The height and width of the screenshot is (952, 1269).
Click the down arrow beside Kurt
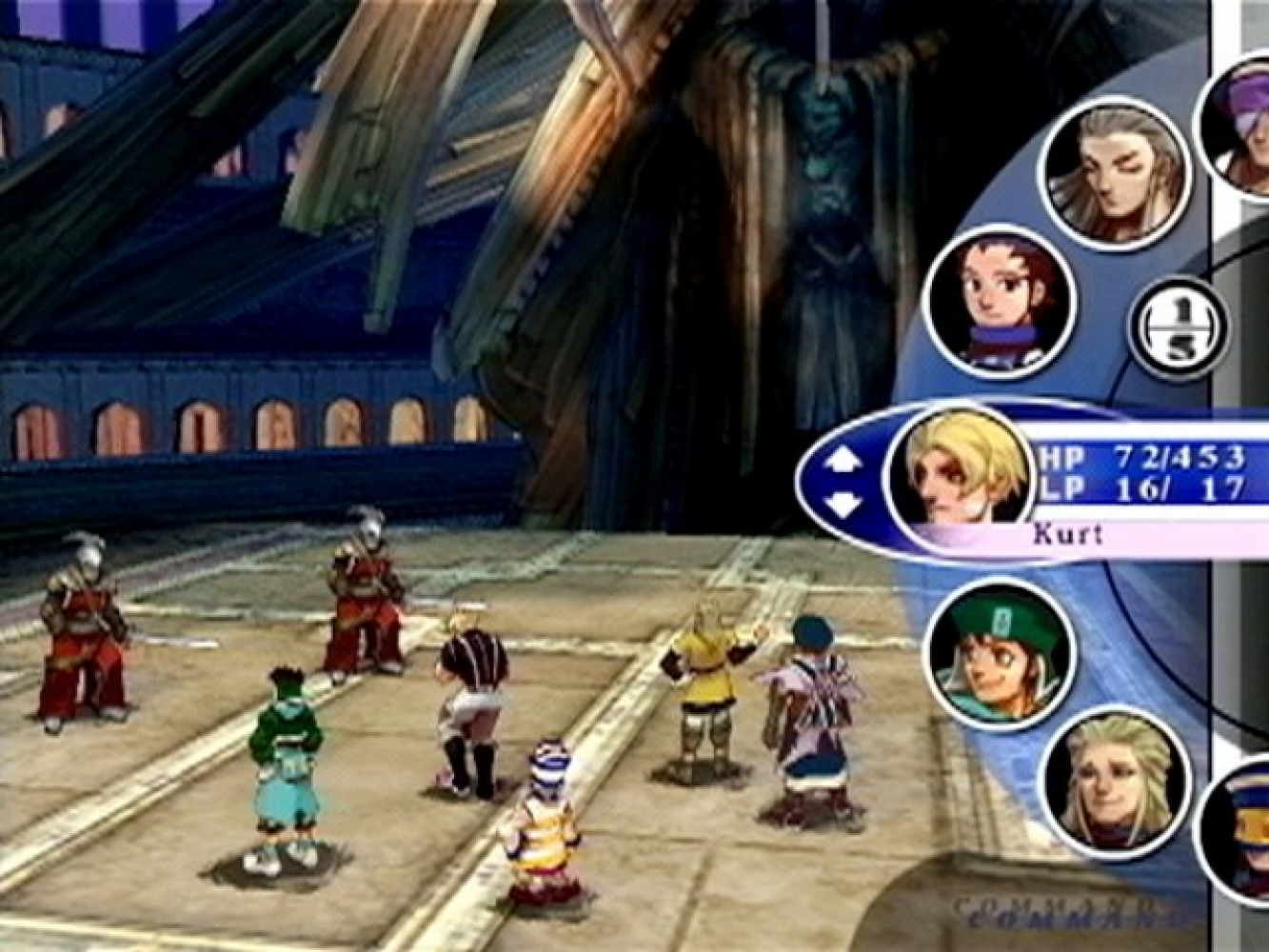click(843, 504)
